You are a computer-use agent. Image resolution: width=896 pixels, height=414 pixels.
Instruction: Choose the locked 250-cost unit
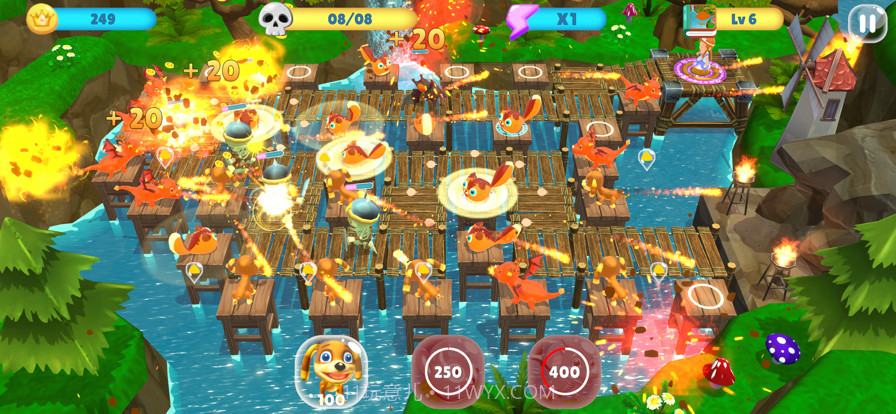(447, 371)
